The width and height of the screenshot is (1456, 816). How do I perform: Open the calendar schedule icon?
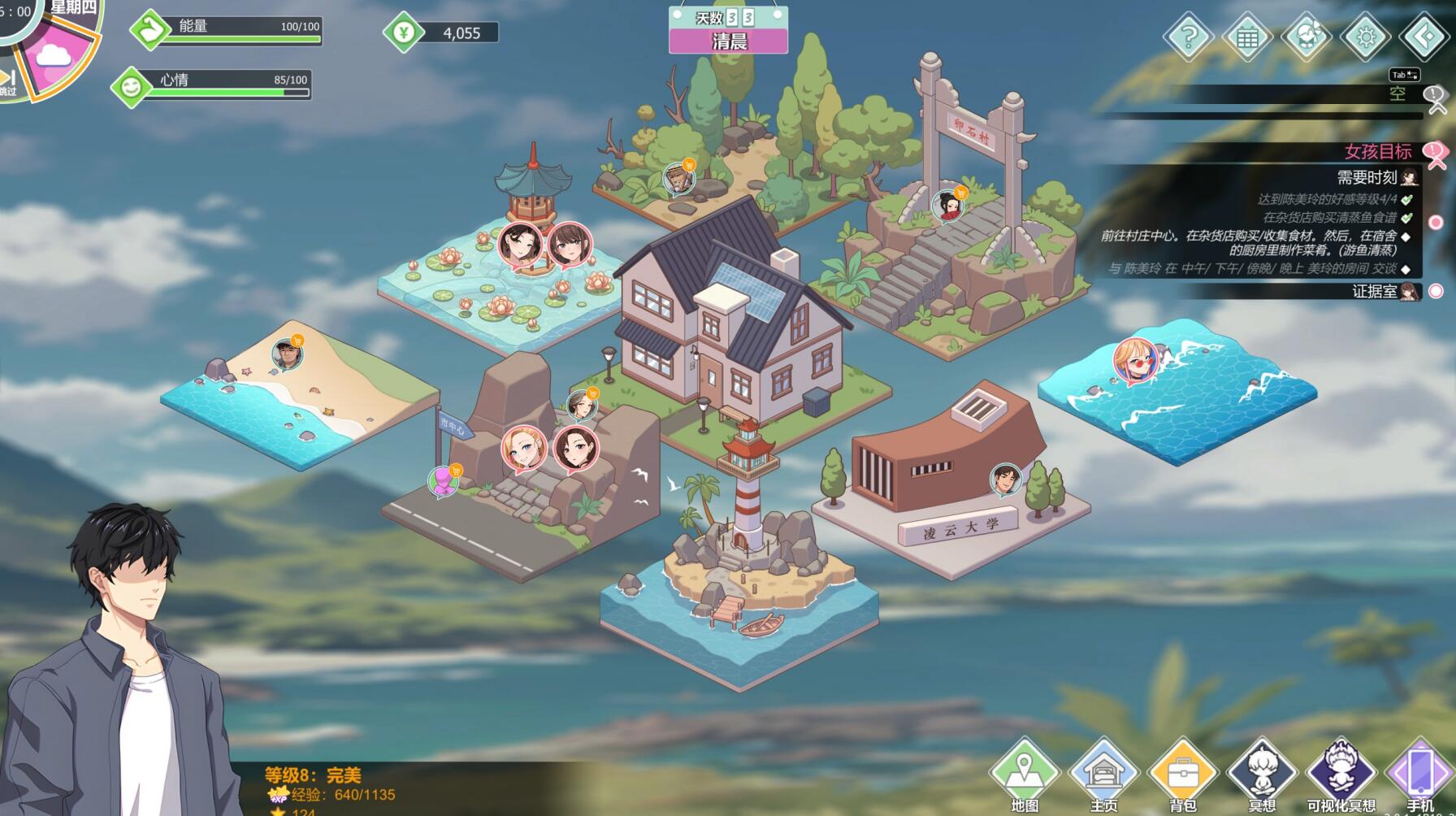pos(1247,37)
